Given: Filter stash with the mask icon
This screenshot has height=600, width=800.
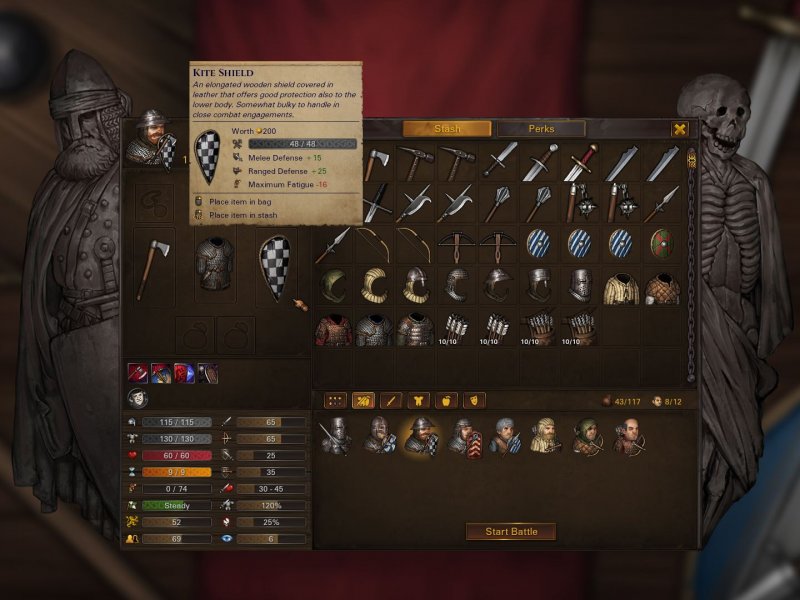Looking at the screenshot, I should click(x=475, y=400).
